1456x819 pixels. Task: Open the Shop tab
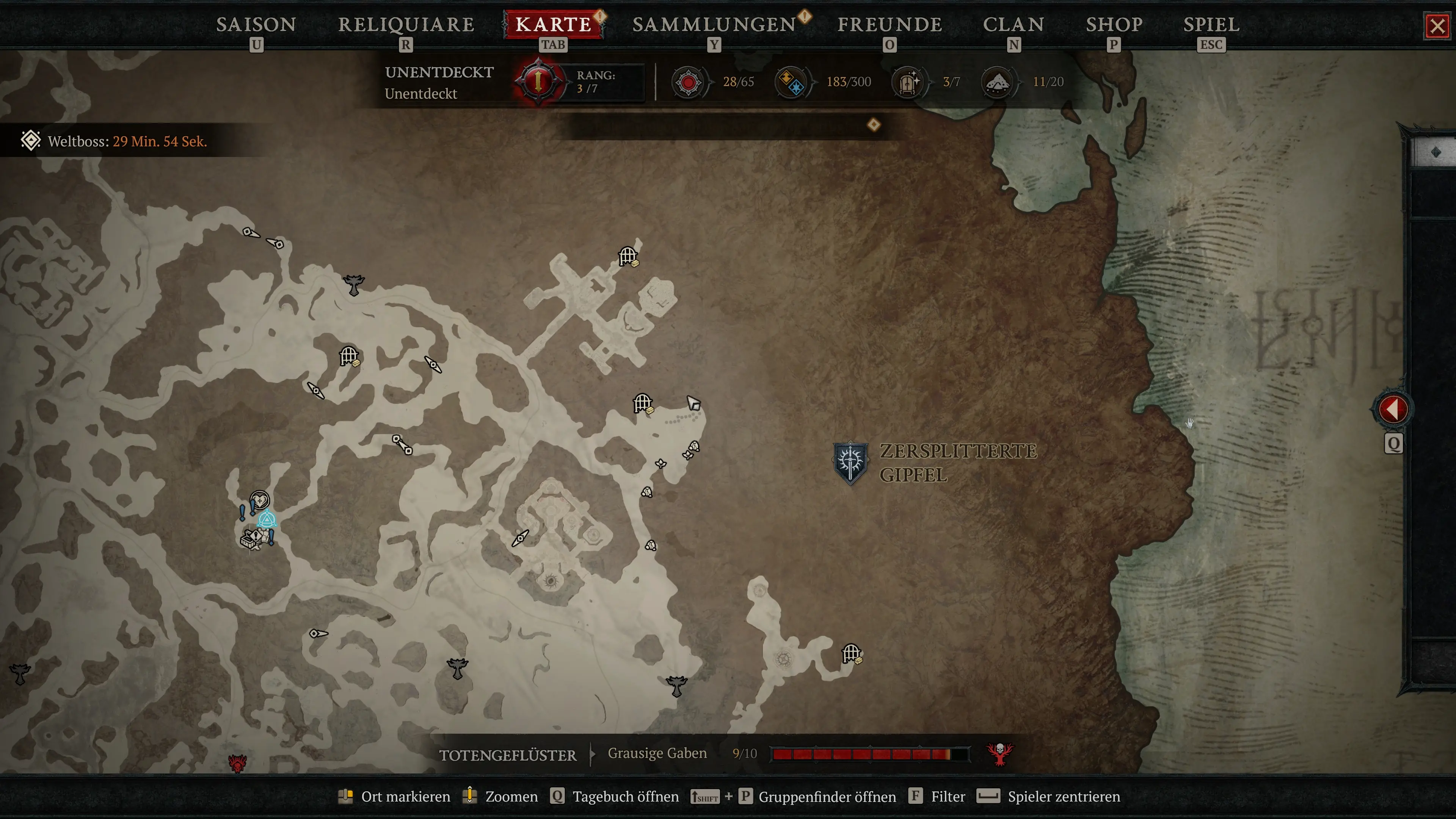point(1114,25)
